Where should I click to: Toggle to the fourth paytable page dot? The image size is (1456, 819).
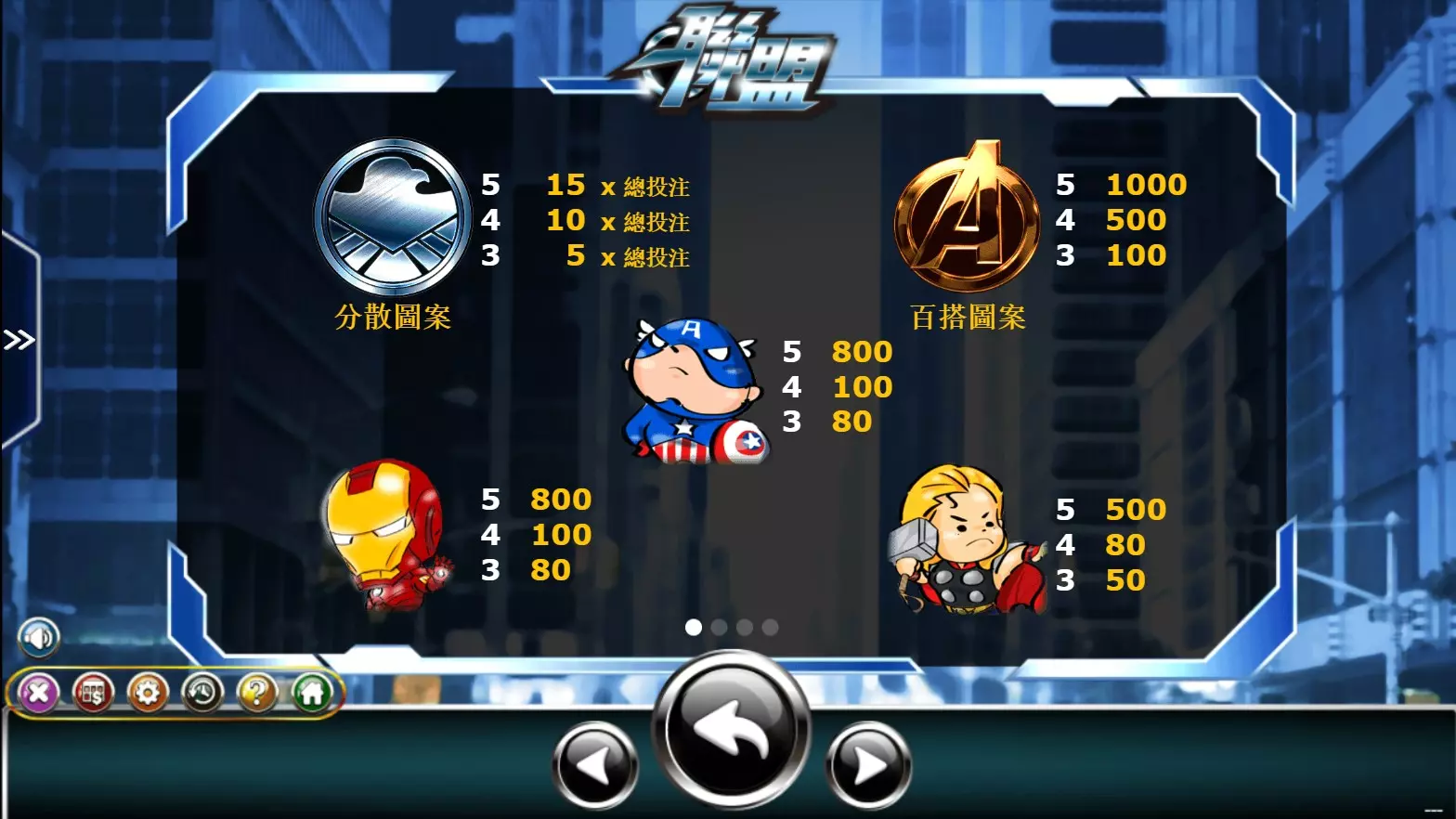coord(771,629)
